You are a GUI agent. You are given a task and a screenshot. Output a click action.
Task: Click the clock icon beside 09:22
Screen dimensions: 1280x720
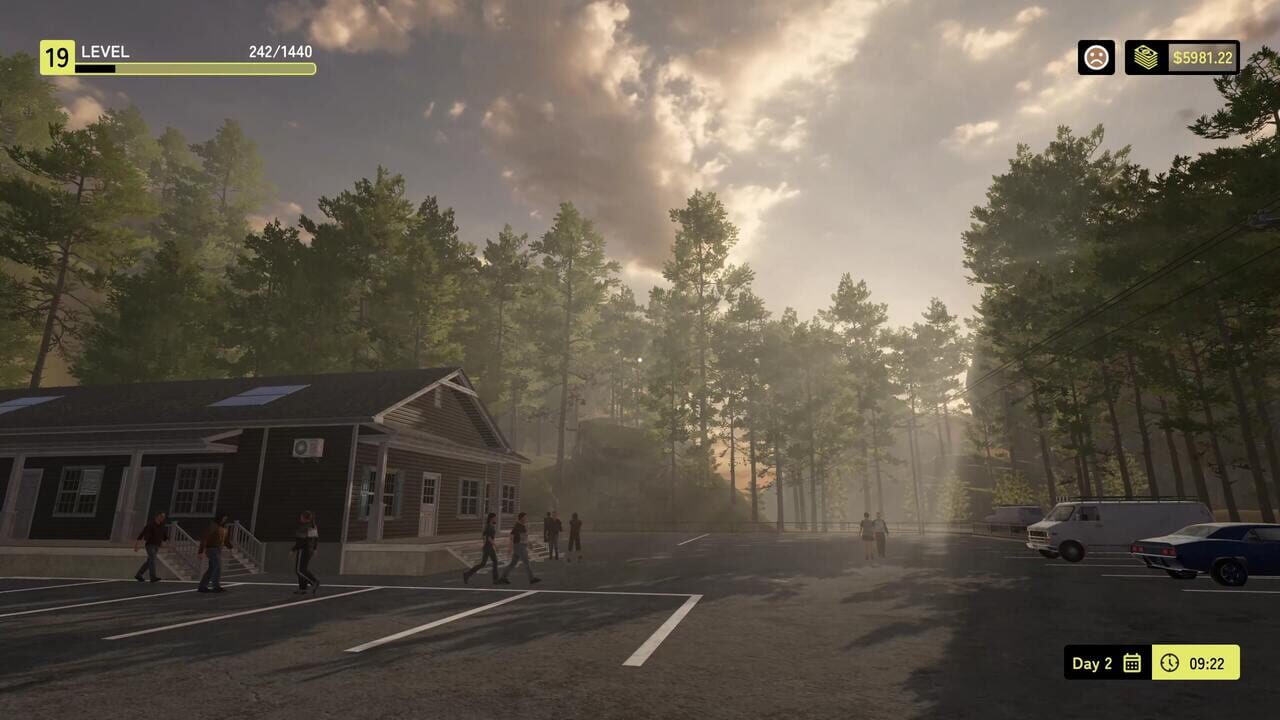click(x=1170, y=663)
